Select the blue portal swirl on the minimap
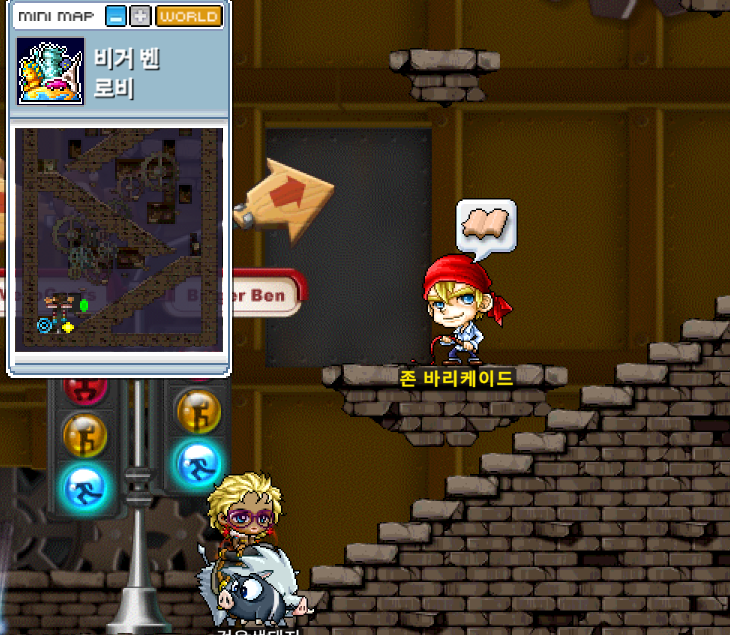Screen dimensions: 730x635 pos(45,325)
